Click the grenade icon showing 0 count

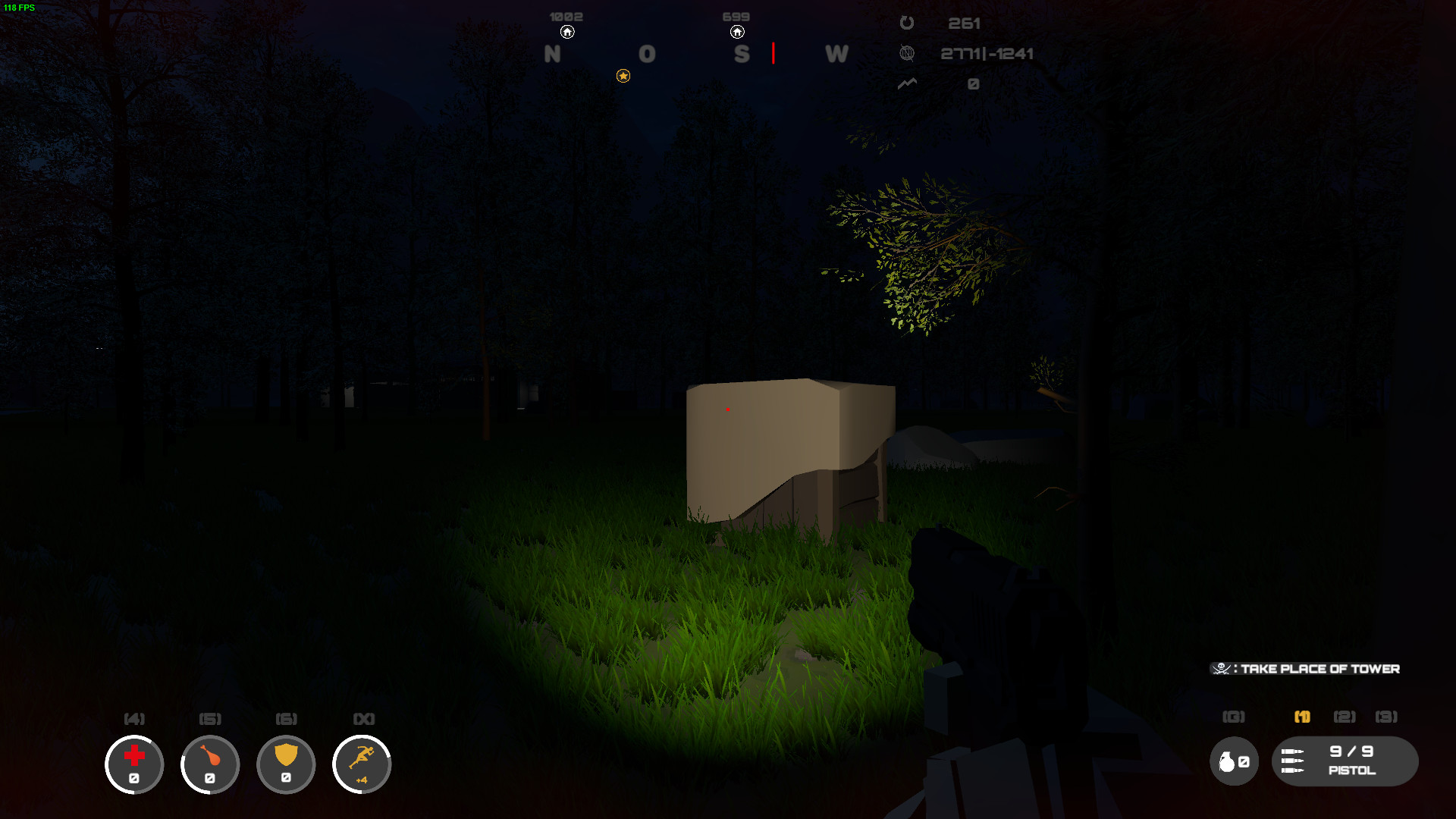click(x=1234, y=761)
